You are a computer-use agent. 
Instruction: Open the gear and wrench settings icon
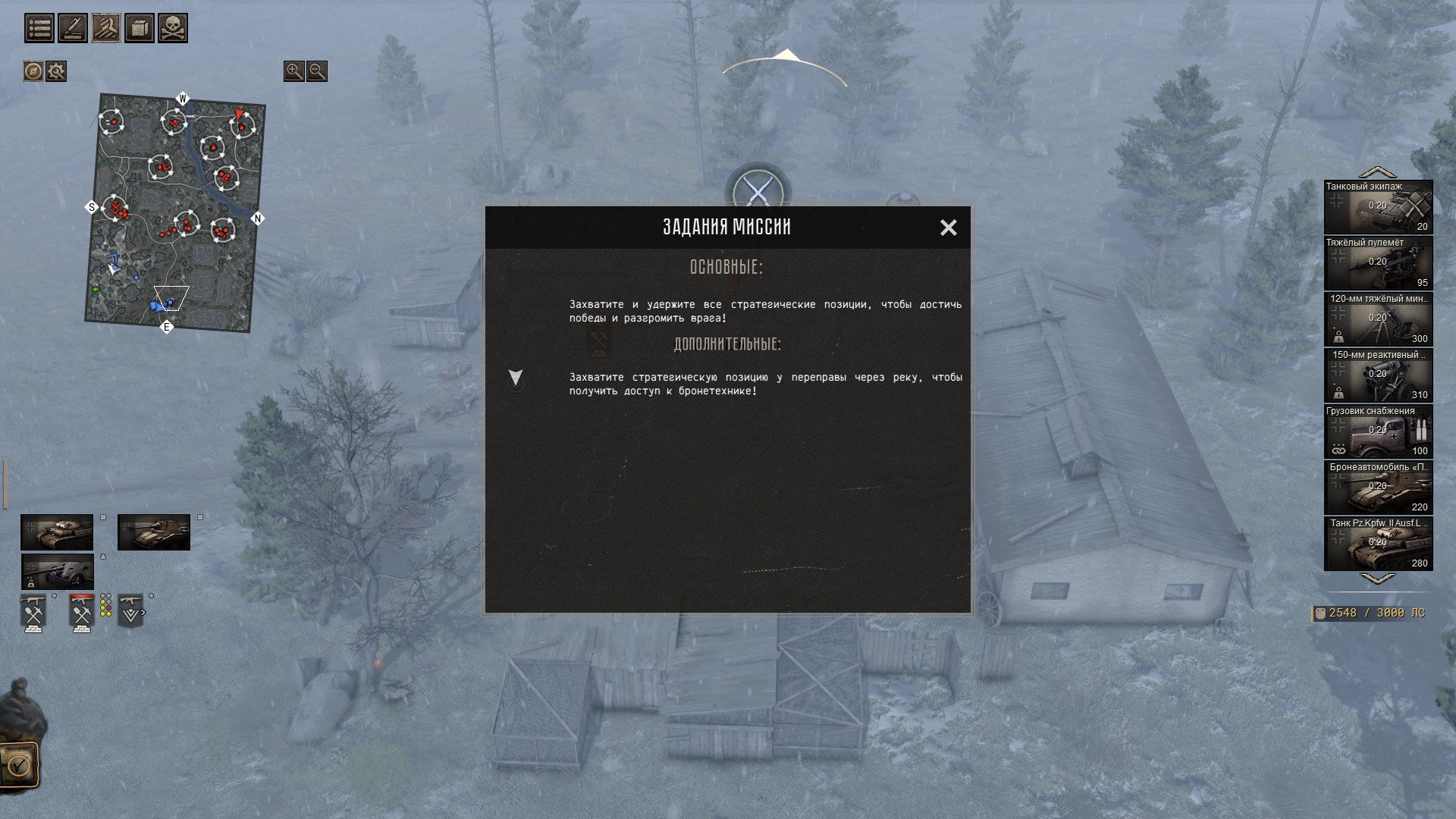56,71
